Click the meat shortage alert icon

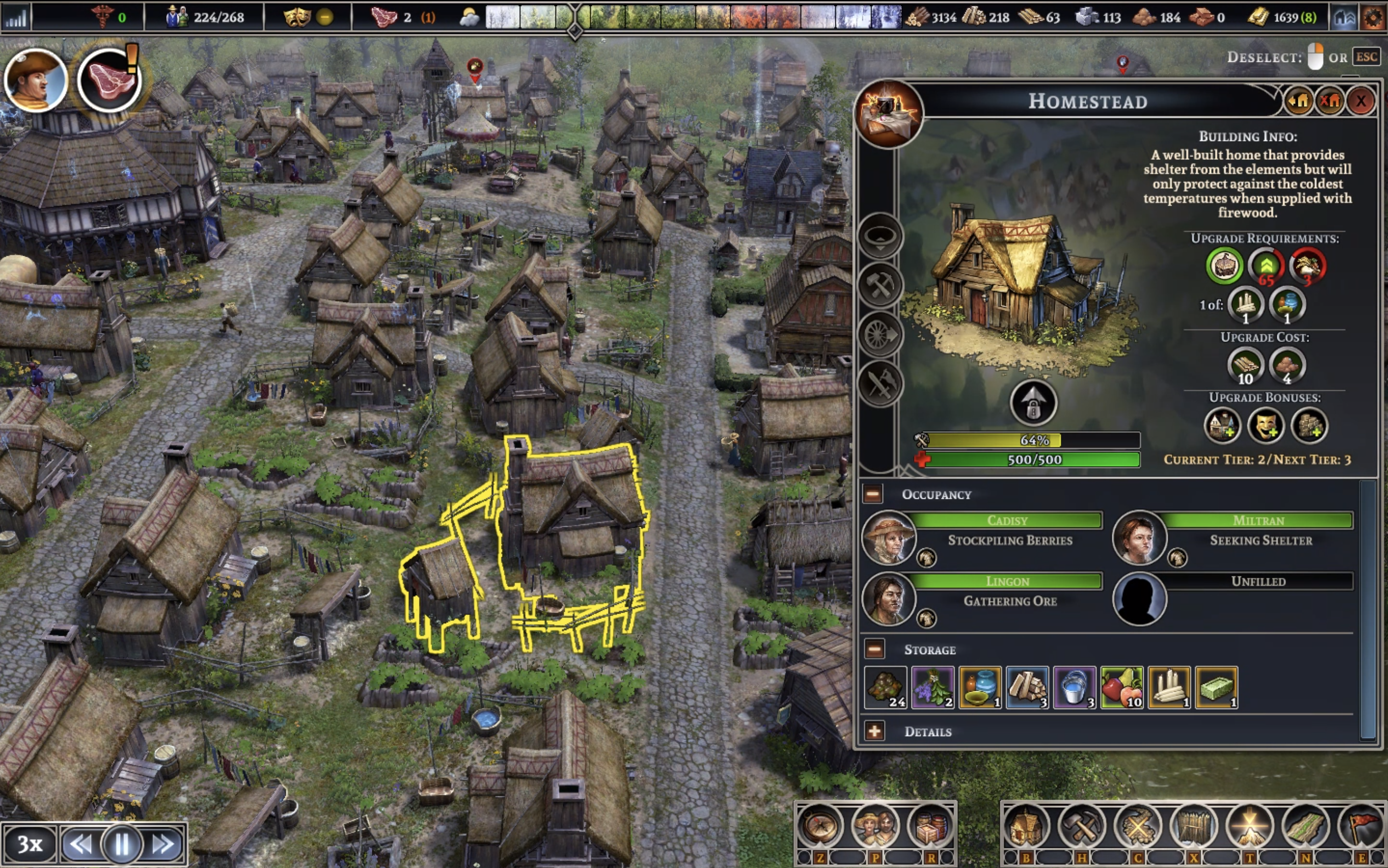pyautogui.click(x=109, y=80)
